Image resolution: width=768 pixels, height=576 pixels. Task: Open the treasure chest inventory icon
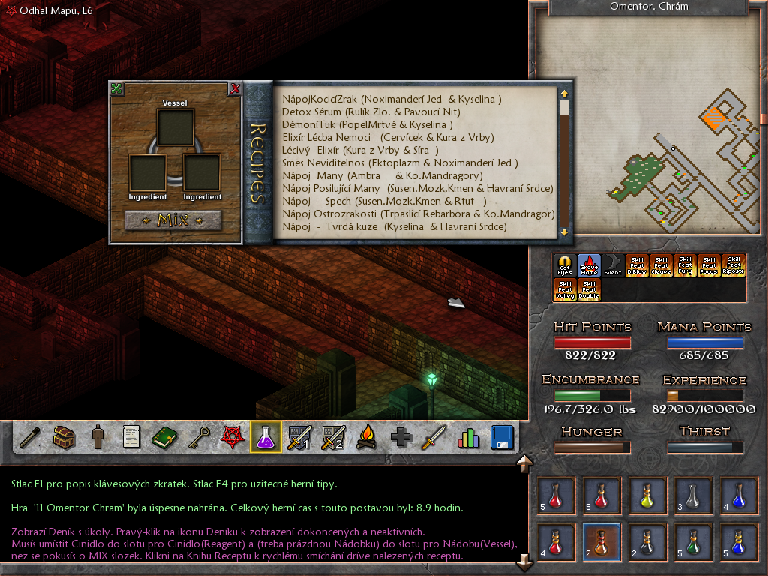[x=64, y=437]
